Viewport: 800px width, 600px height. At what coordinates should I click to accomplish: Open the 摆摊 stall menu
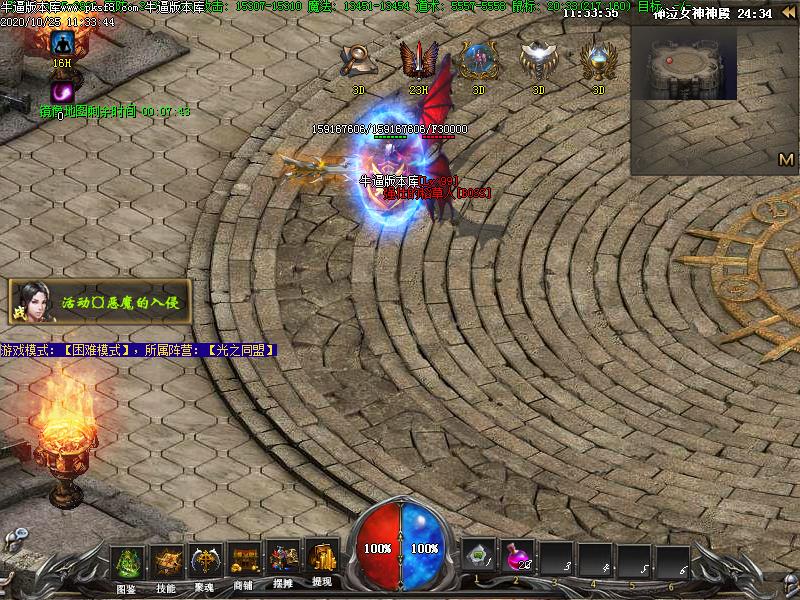[283, 562]
